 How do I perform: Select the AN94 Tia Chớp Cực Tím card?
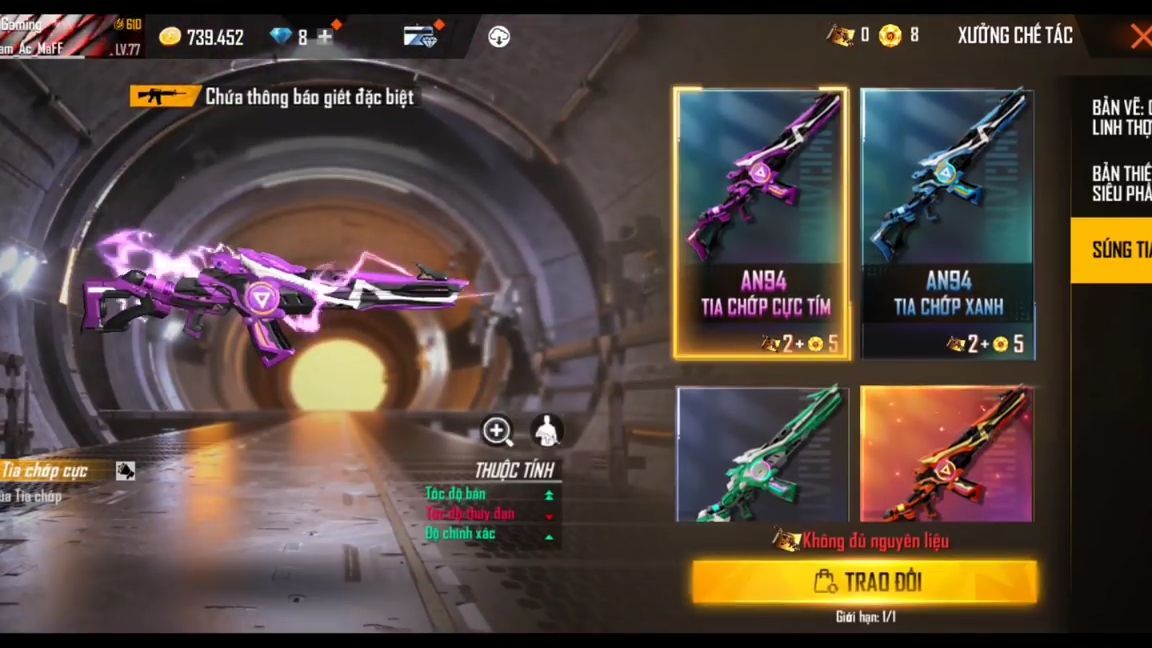click(762, 222)
